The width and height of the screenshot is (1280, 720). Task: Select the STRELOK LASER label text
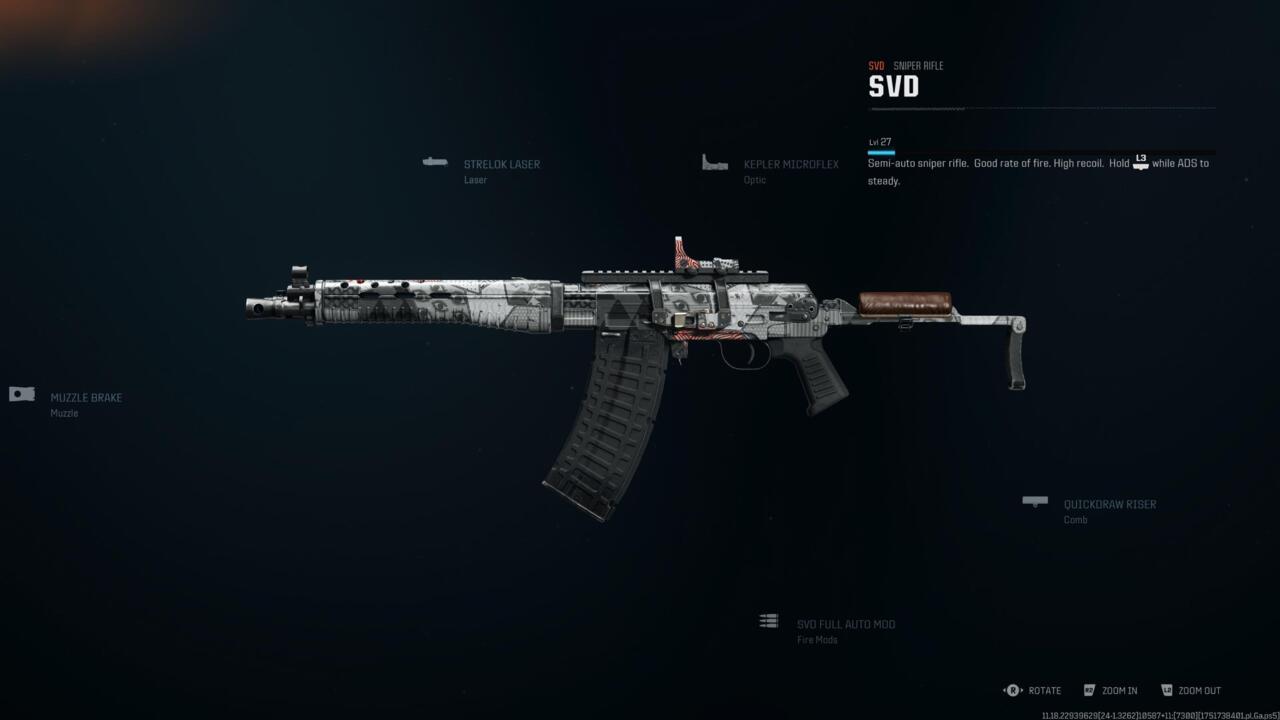(x=501, y=164)
